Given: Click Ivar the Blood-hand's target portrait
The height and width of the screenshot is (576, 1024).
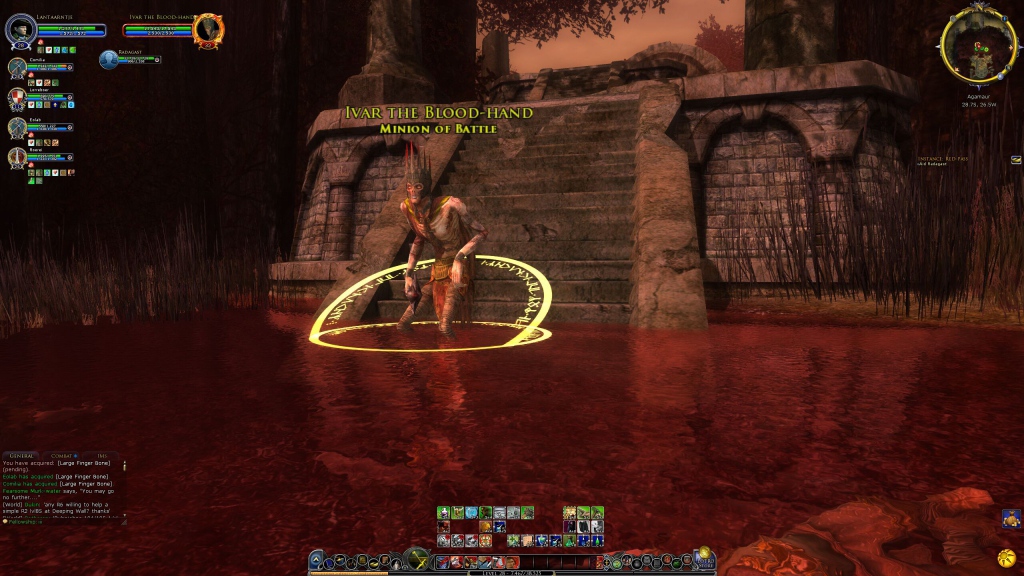Looking at the screenshot, I should [x=208, y=29].
